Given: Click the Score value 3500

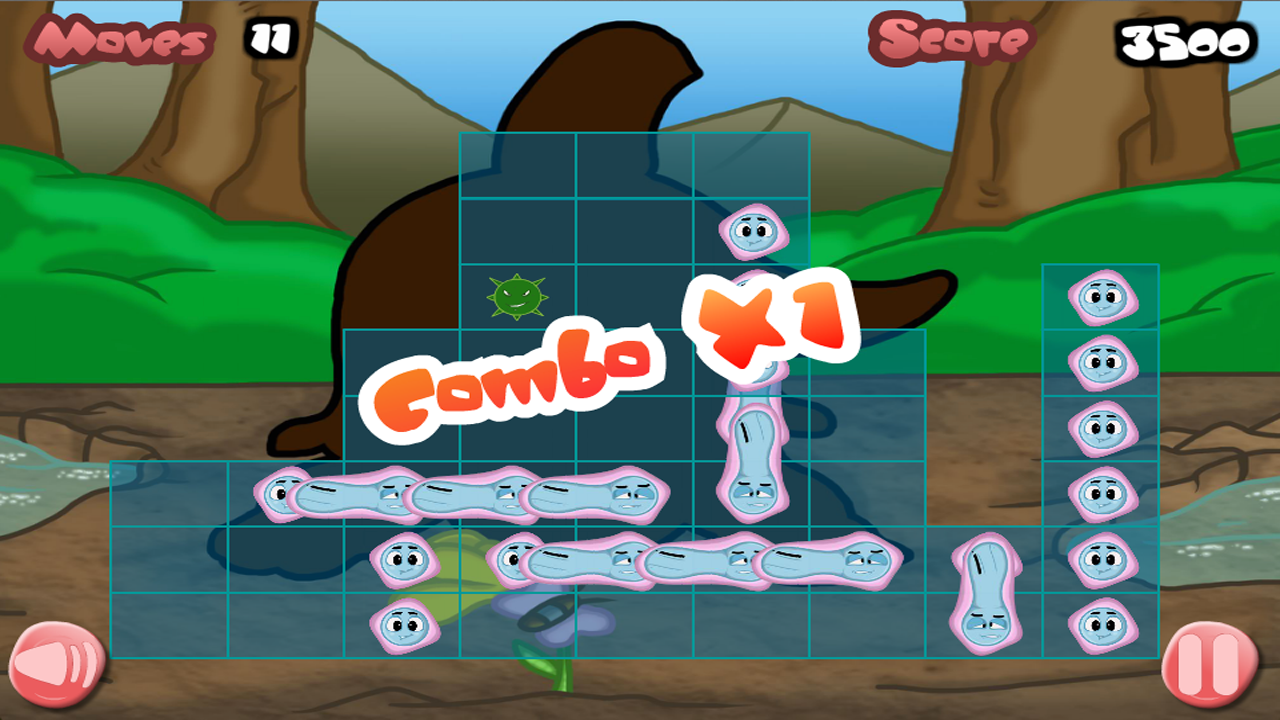Looking at the screenshot, I should pos(1184,42).
